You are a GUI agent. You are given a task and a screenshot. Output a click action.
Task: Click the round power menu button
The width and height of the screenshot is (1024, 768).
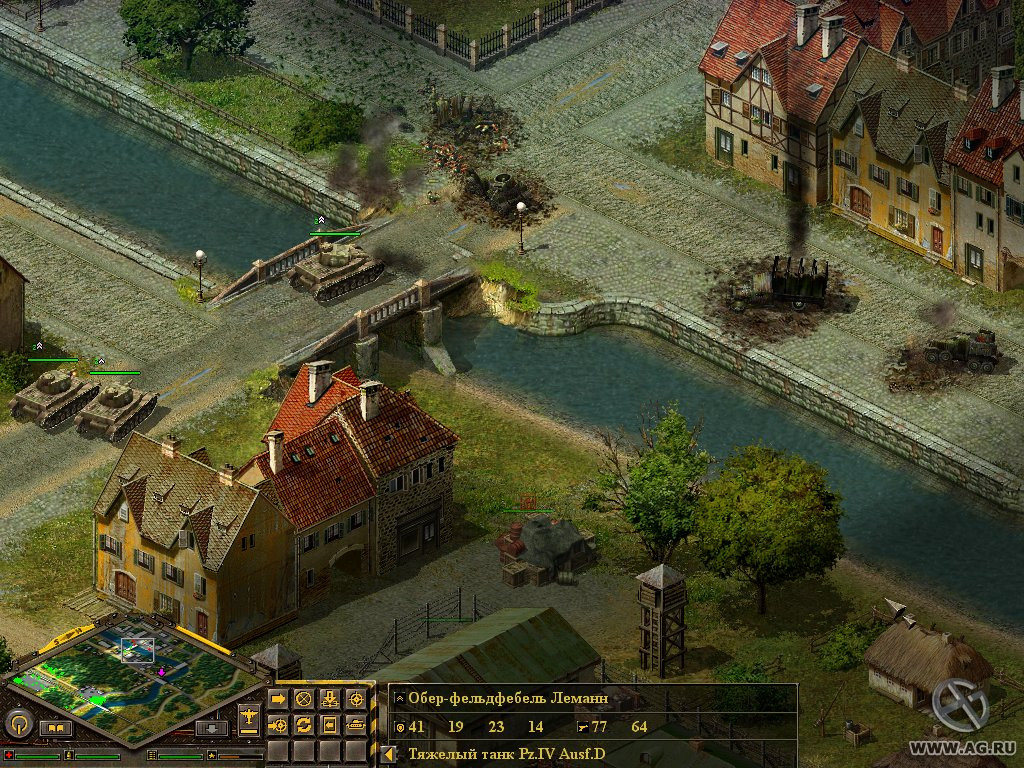[18, 723]
